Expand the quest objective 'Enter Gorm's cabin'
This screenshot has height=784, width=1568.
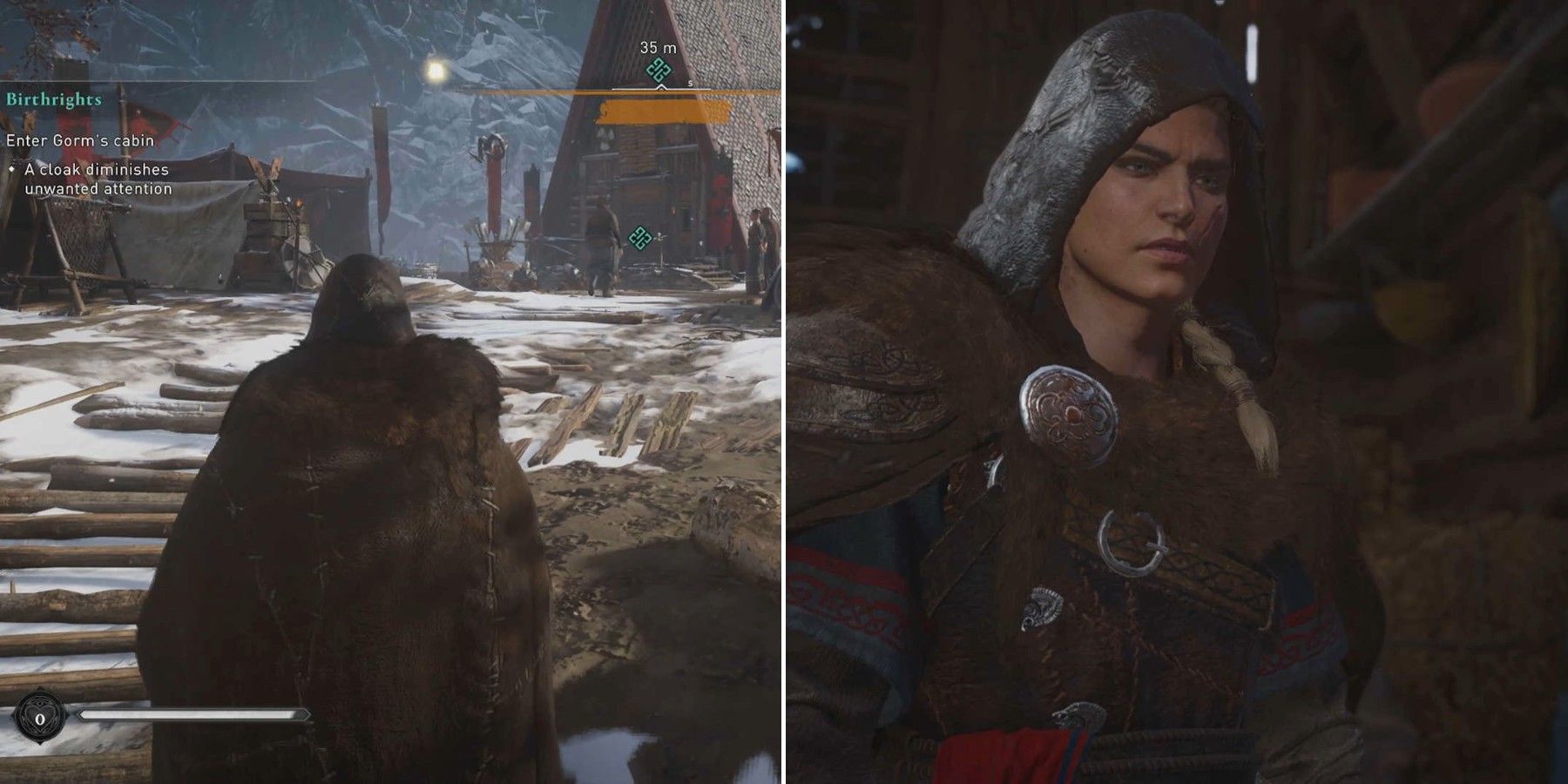(x=80, y=141)
